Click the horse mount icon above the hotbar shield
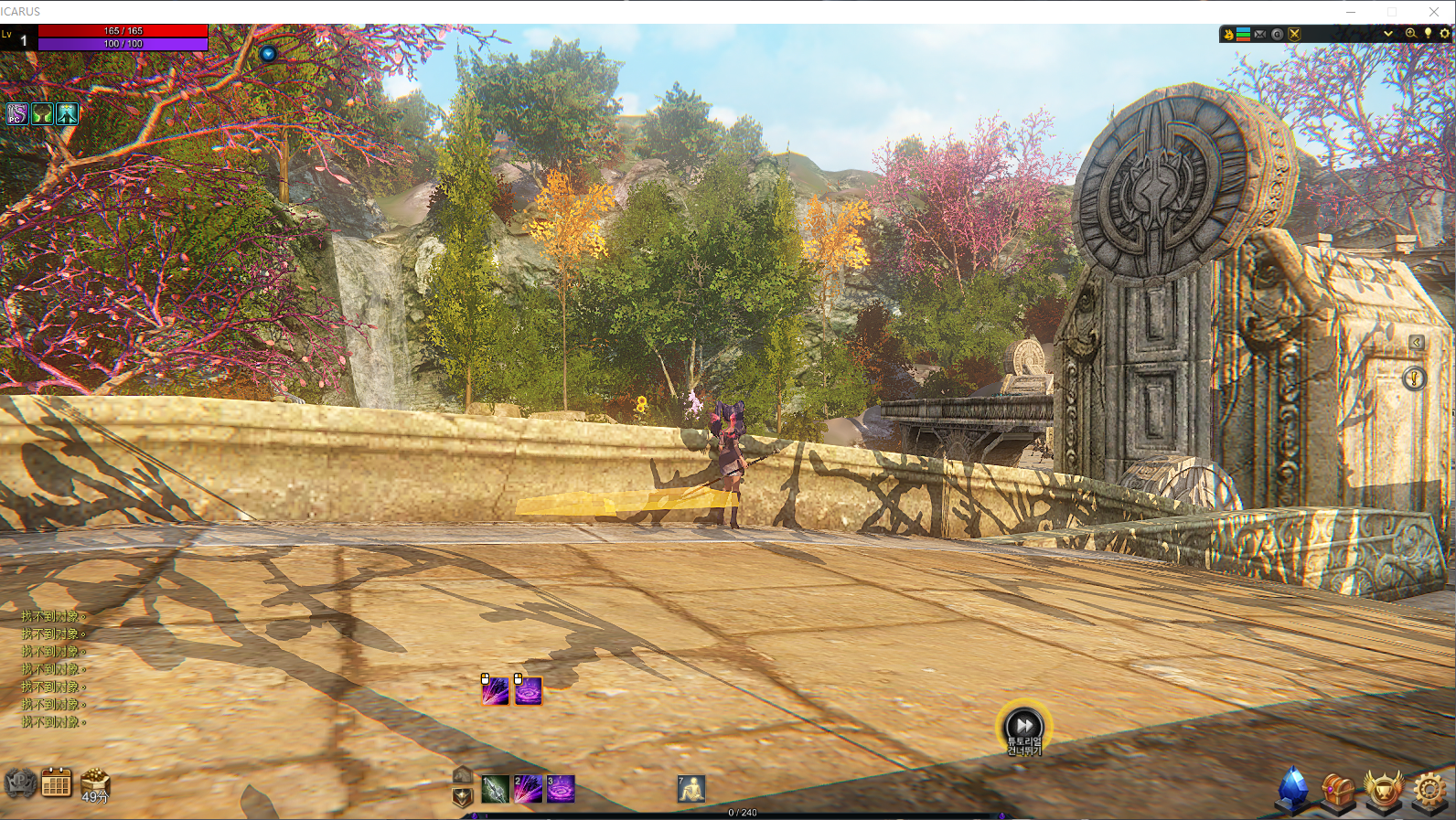 (x=463, y=774)
